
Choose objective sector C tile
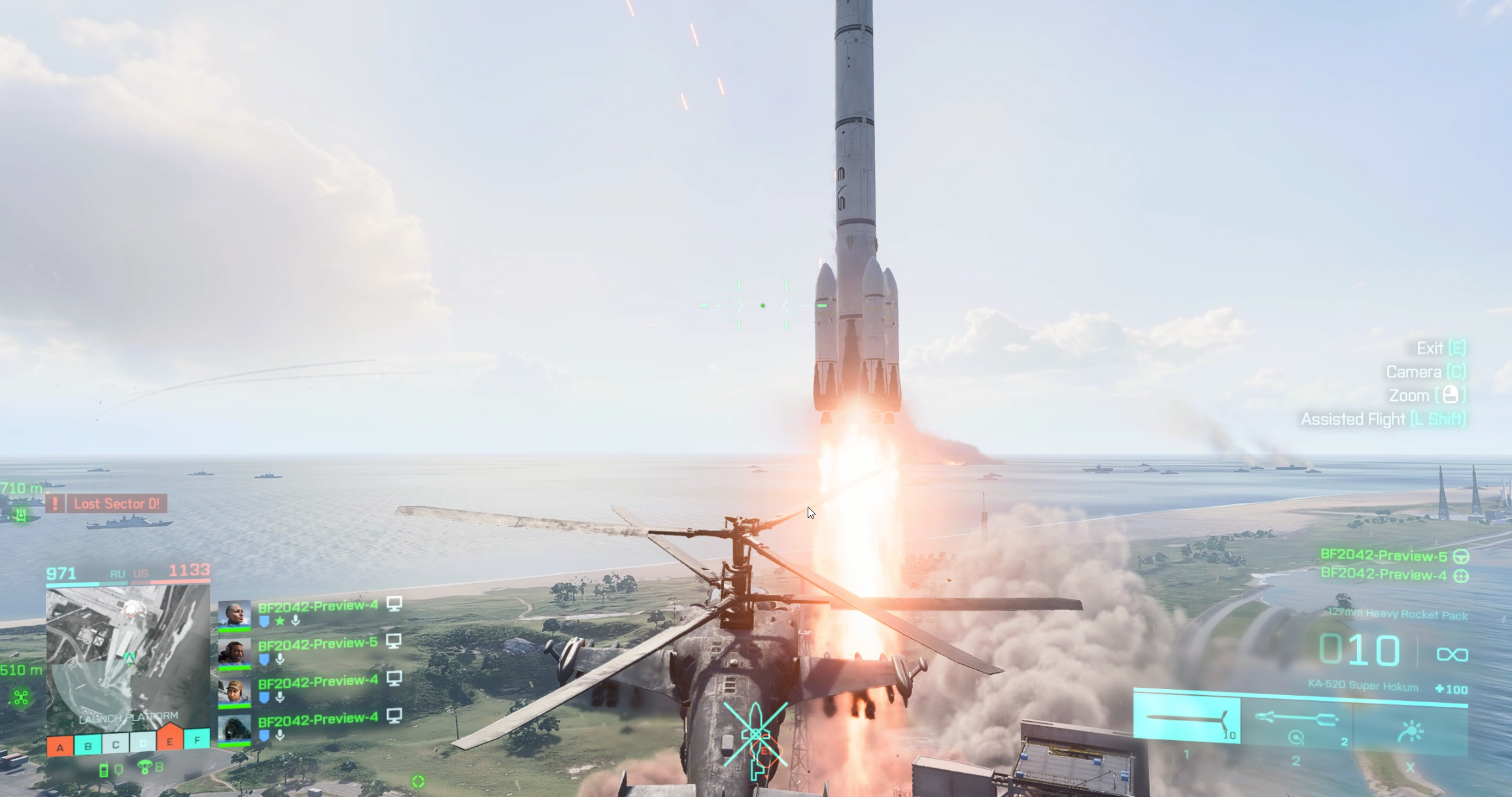(x=115, y=744)
